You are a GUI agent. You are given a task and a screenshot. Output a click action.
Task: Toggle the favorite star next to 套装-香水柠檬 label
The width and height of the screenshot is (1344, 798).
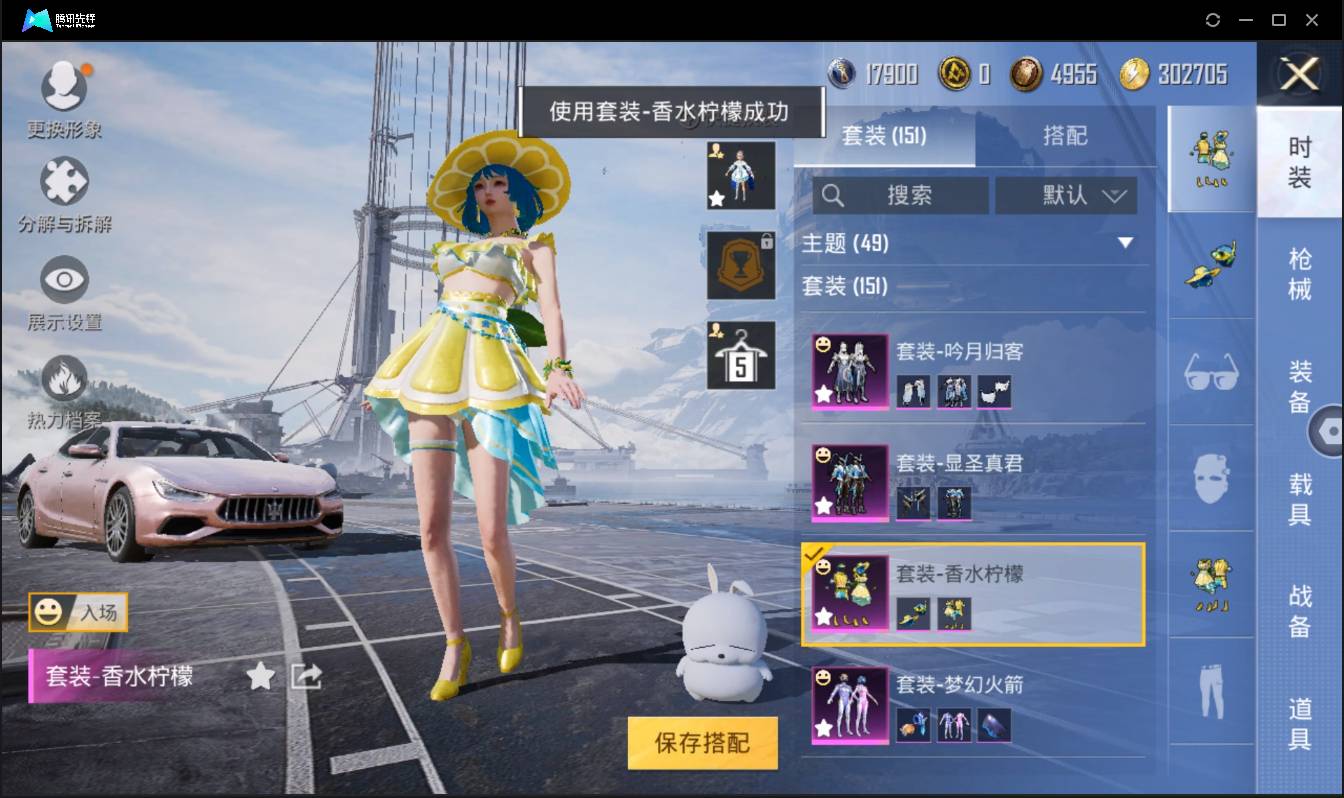(259, 677)
